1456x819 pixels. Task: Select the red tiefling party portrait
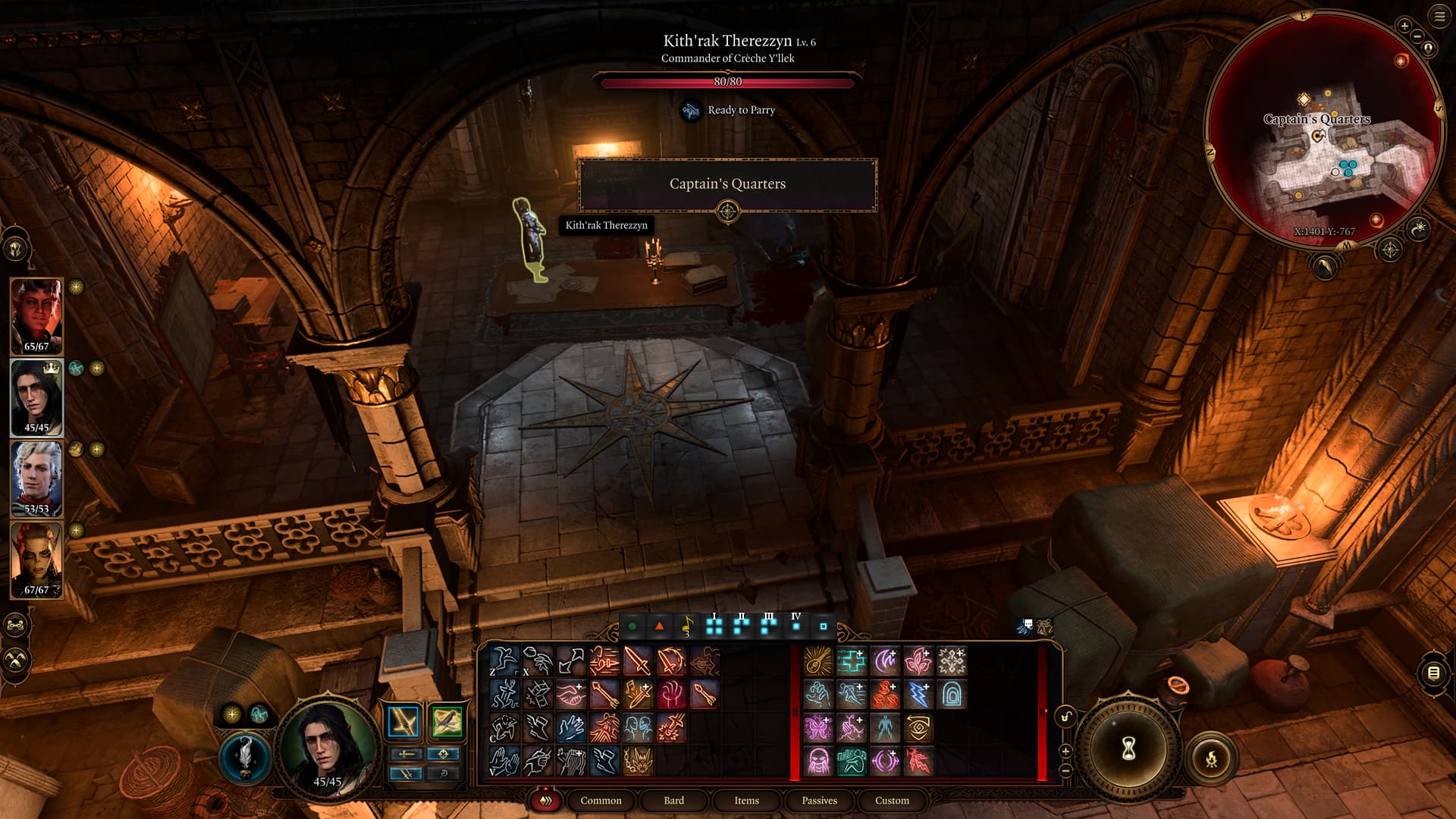[x=36, y=315]
